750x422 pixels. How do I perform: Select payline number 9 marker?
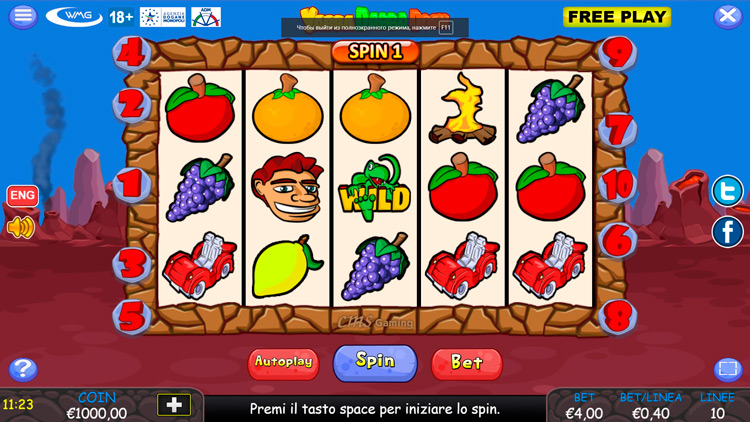tap(619, 50)
